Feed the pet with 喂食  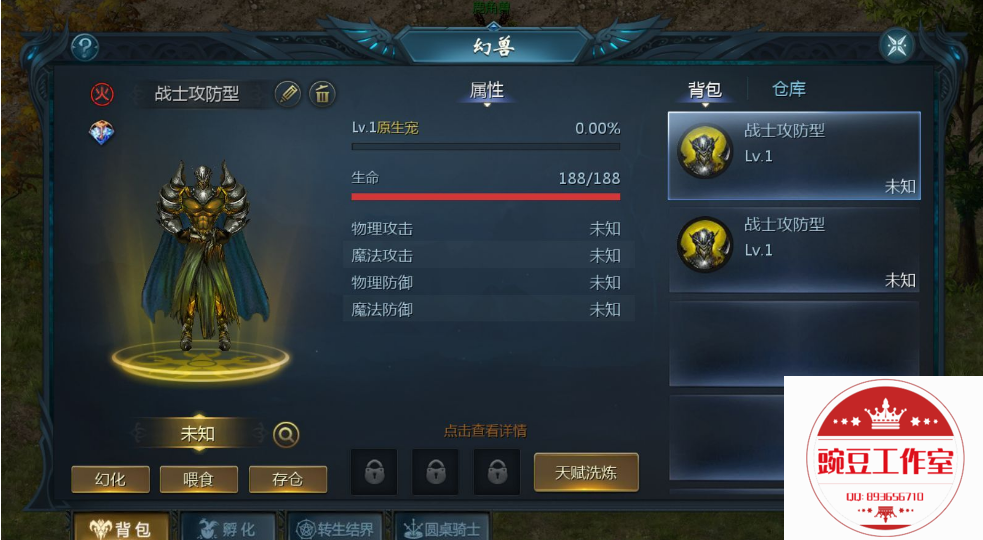tap(198, 479)
